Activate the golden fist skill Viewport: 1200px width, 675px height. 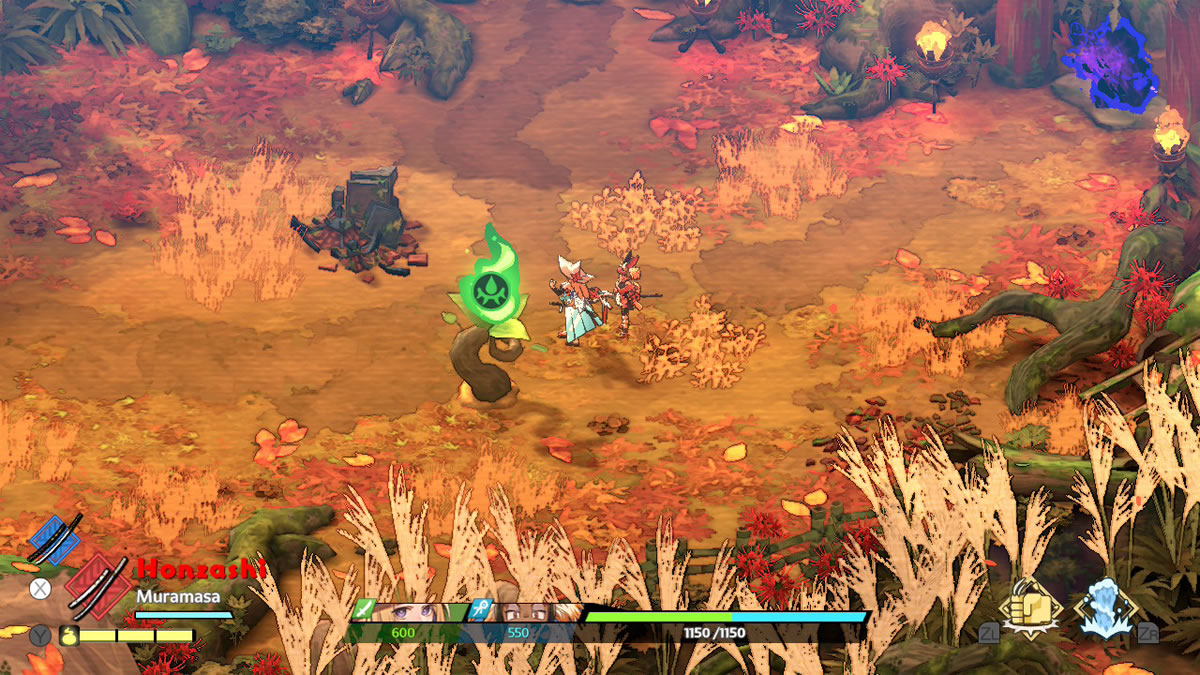pos(1030,608)
